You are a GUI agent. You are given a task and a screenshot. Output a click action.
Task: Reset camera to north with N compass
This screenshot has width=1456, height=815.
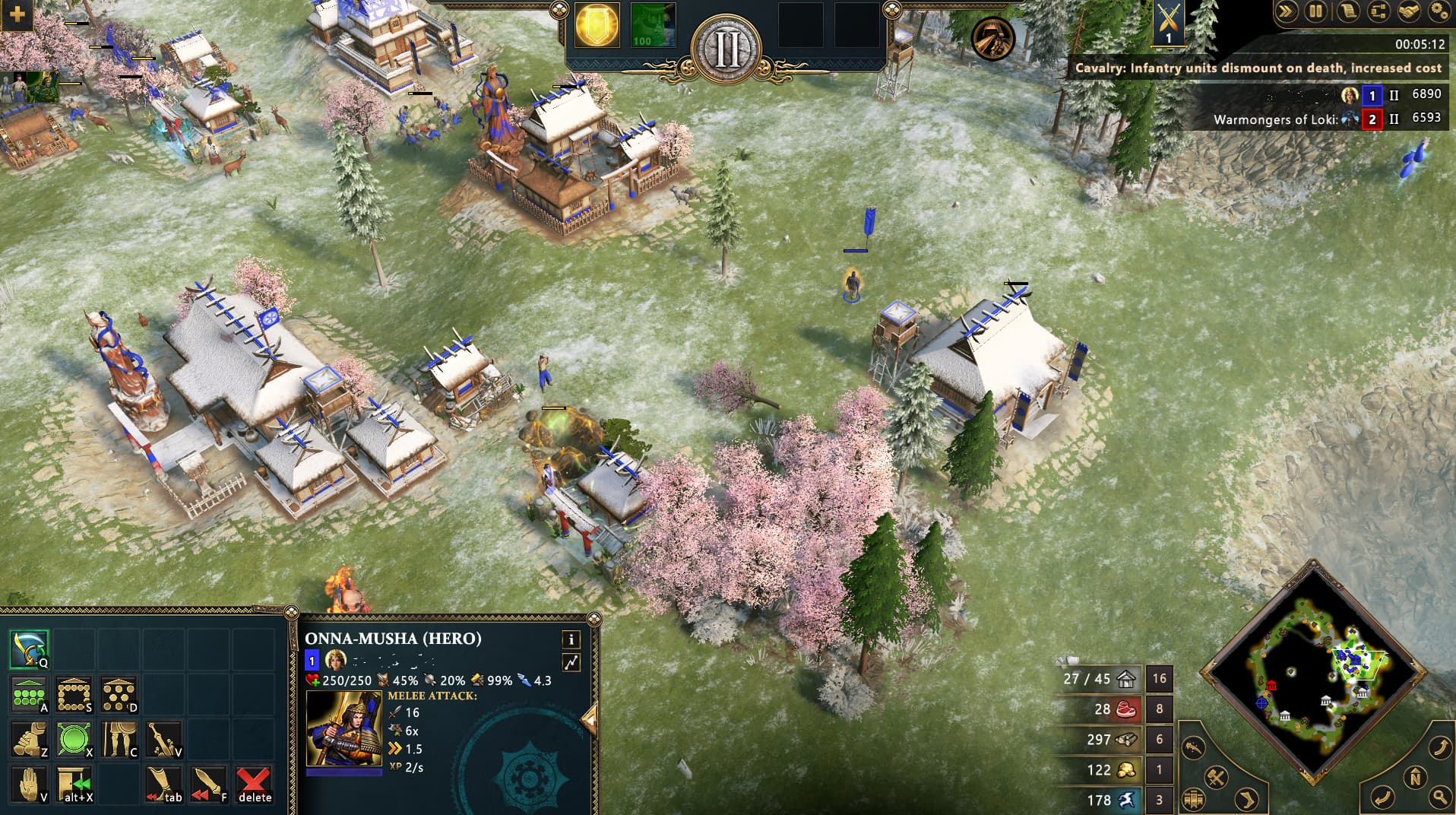(x=1415, y=779)
